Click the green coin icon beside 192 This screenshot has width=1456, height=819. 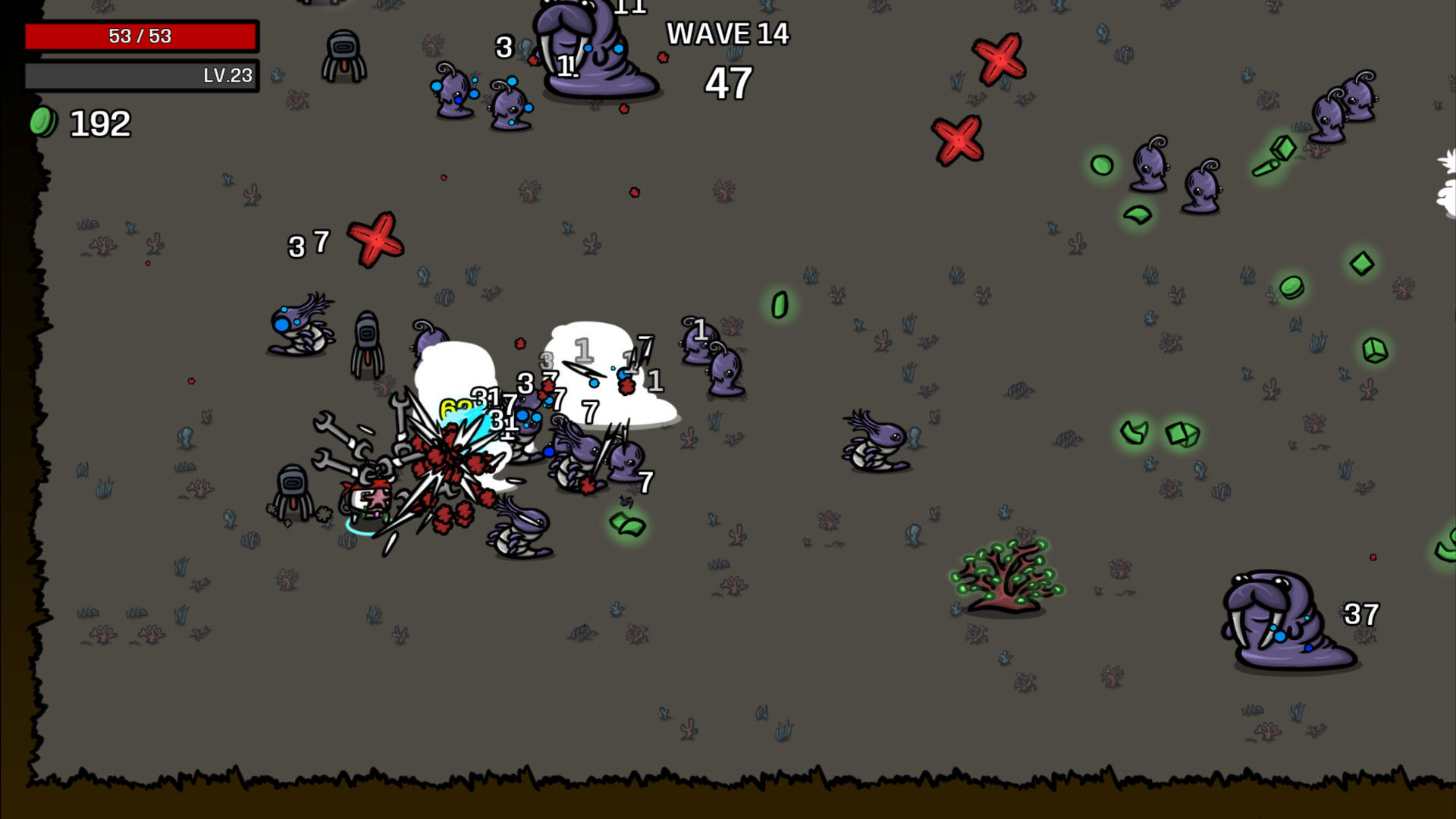(x=42, y=121)
